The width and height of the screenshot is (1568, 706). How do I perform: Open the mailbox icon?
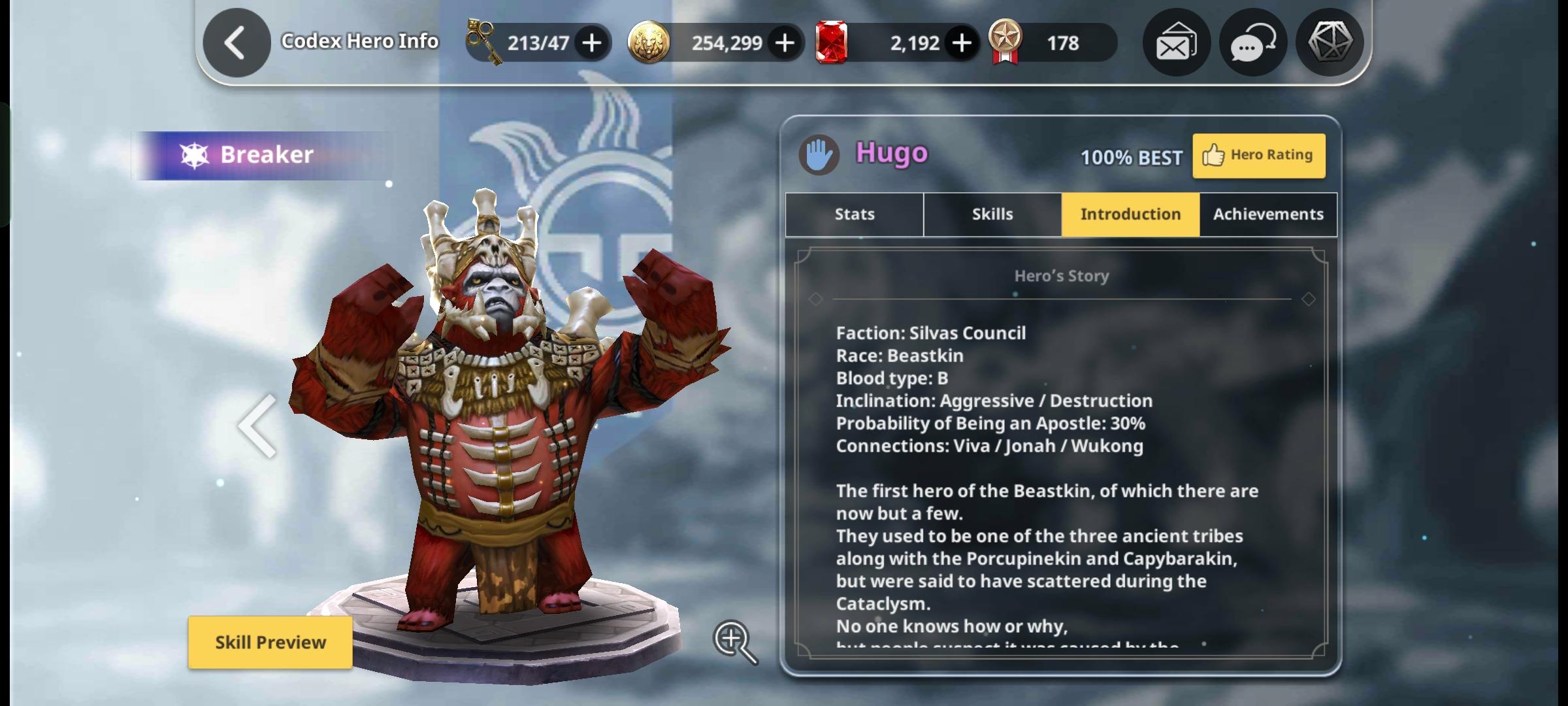(x=1176, y=43)
